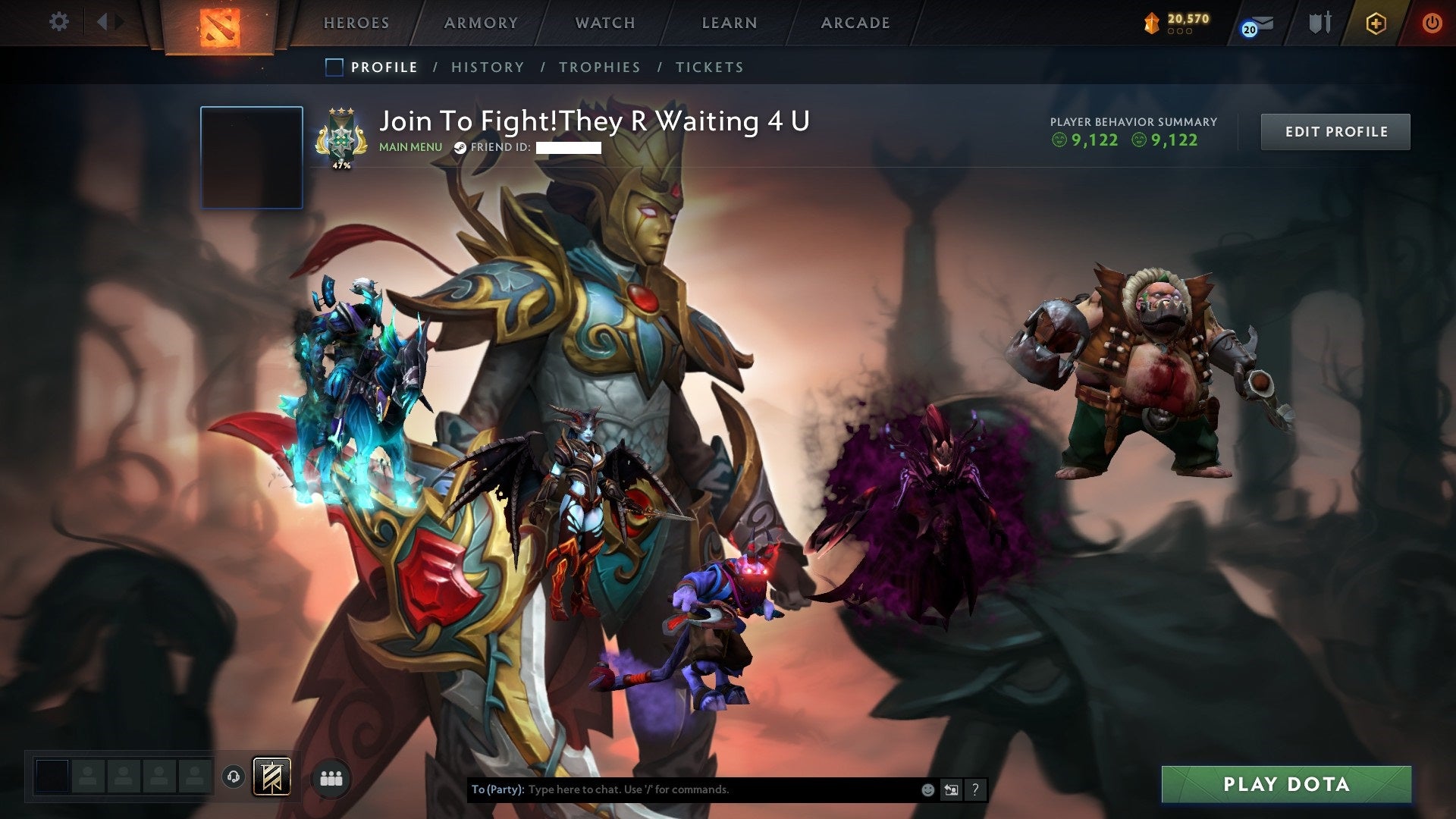This screenshot has height=819, width=1456.
Task: Click the EDIT PROFILE button
Action: 1335,131
